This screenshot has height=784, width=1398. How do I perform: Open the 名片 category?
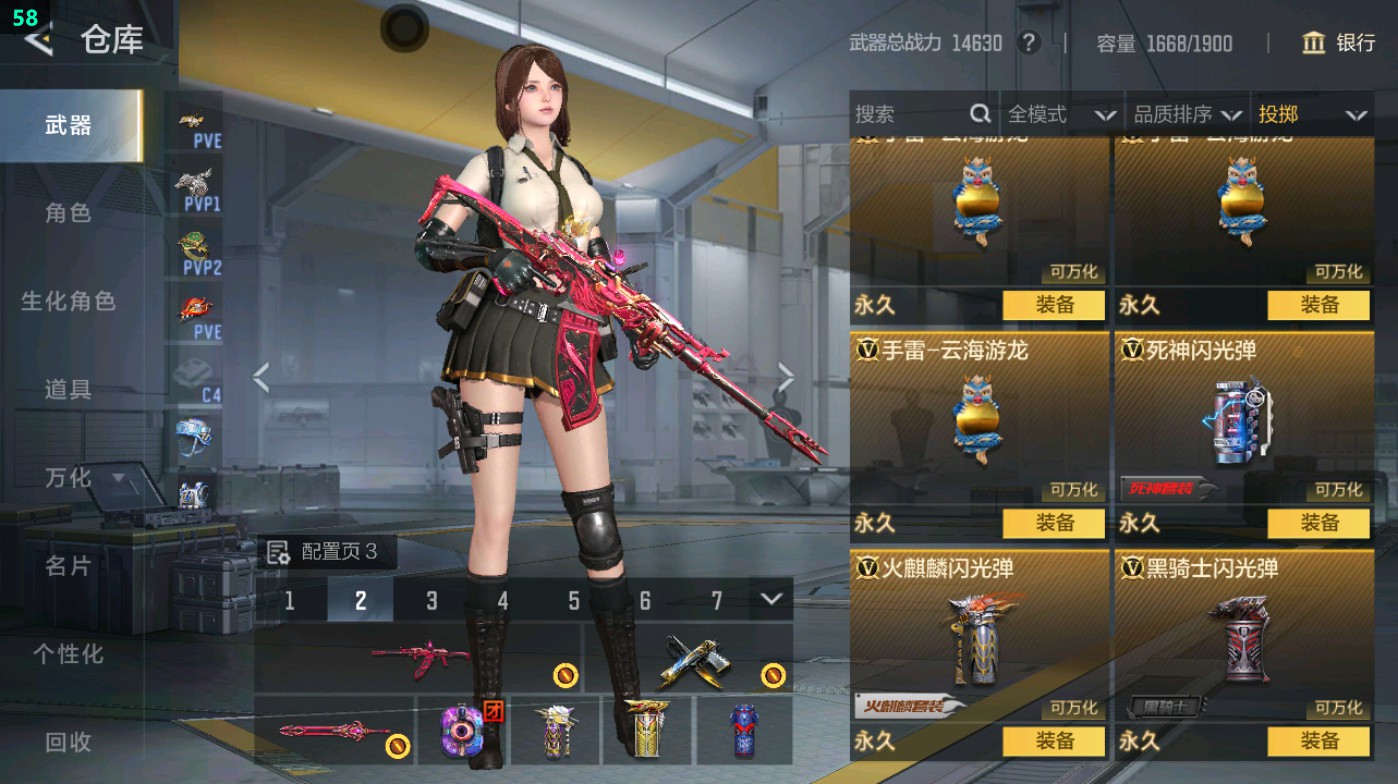point(68,566)
